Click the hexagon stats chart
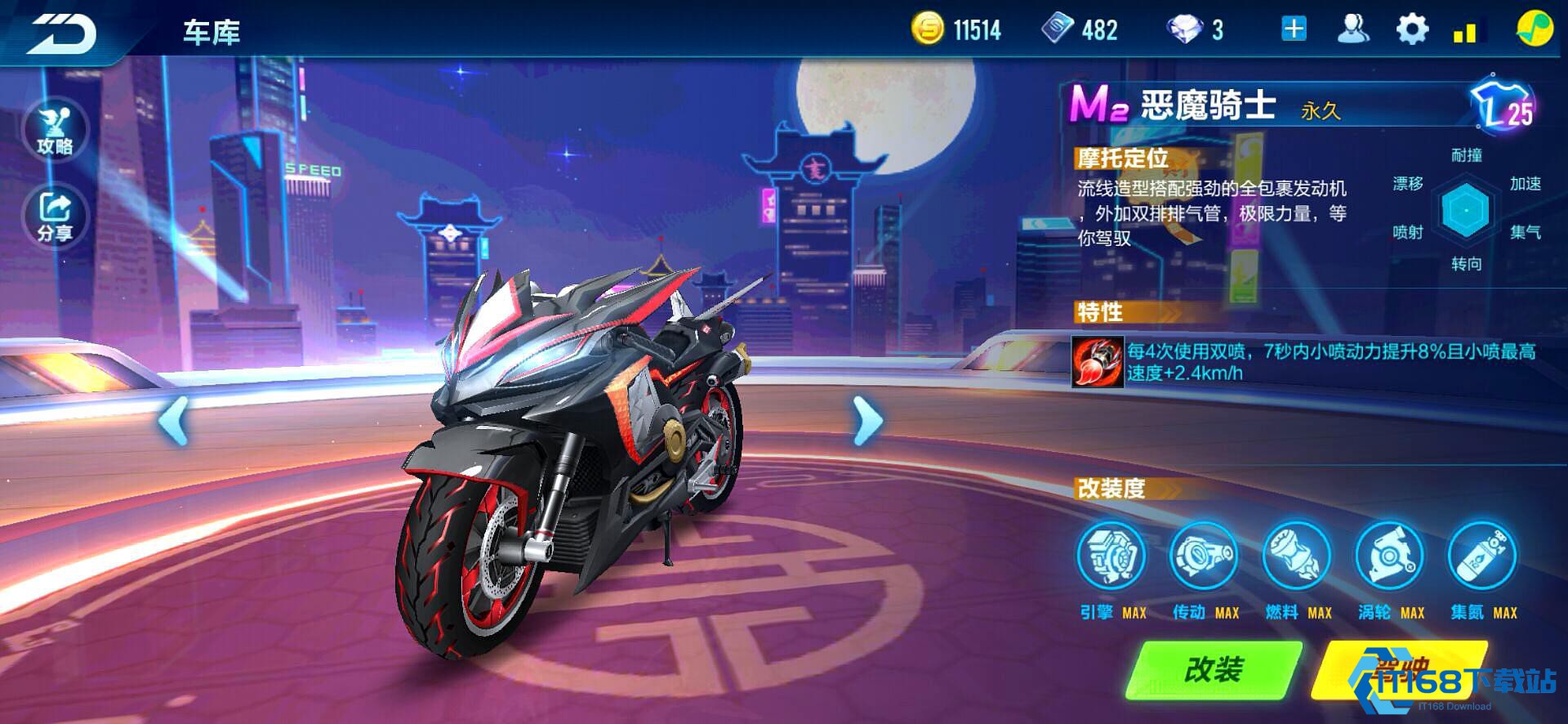The height and width of the screenshot is (724, 1568). (x=1467, y=209)
